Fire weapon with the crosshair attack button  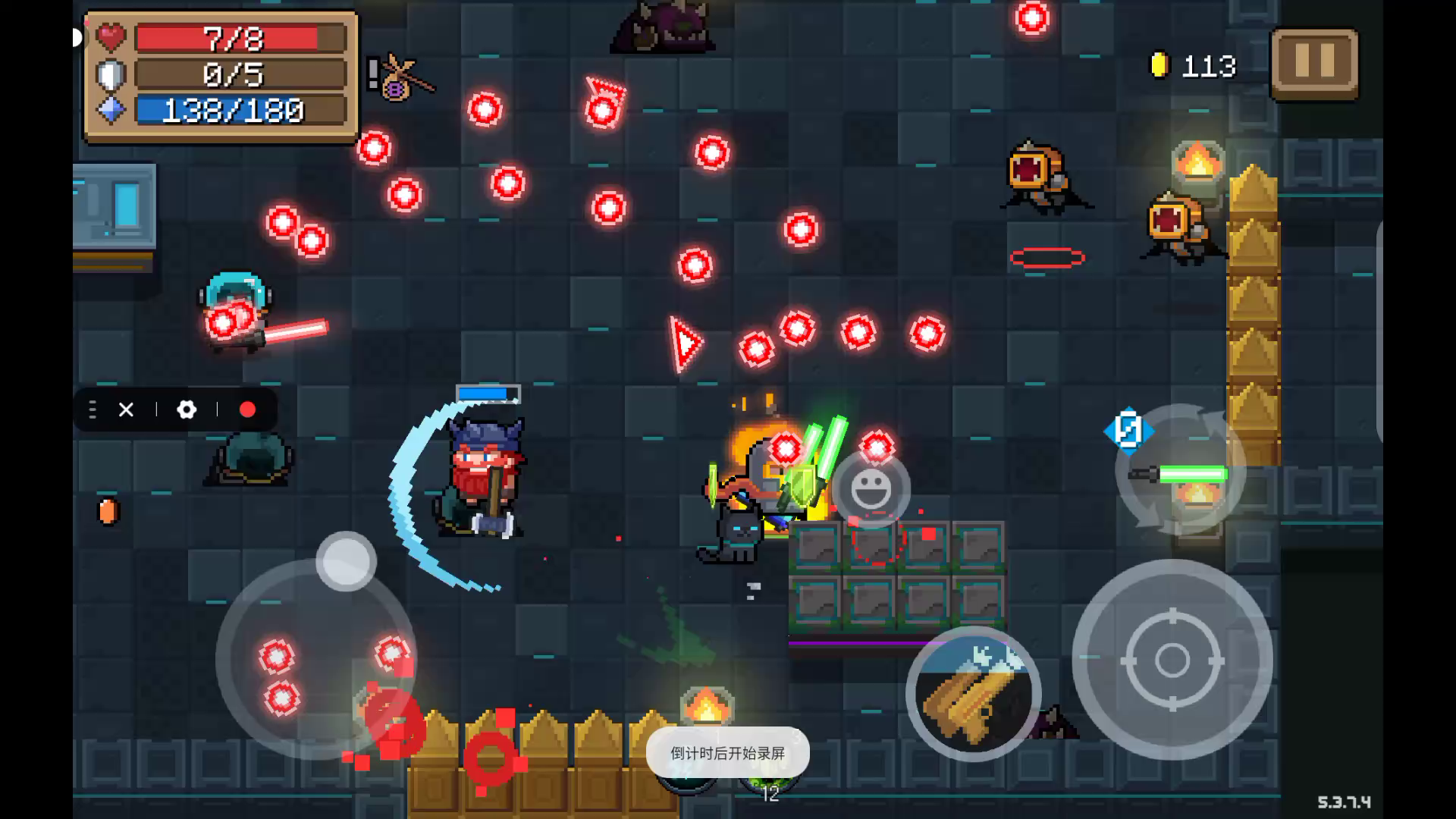[x=1172, y=660]
